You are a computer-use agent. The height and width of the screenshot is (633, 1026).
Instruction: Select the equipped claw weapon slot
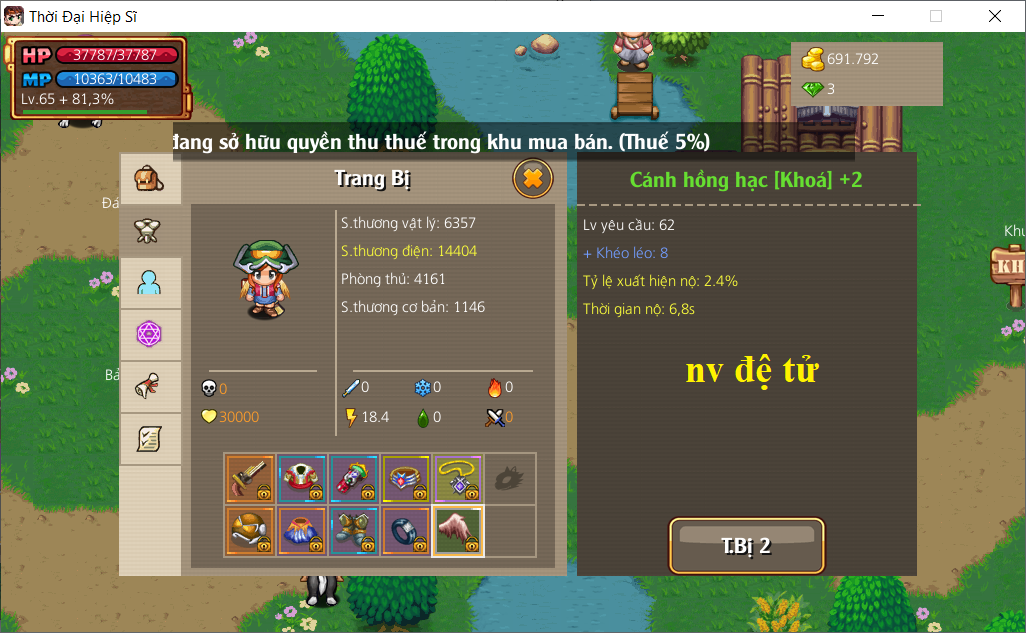click(250, 479)
